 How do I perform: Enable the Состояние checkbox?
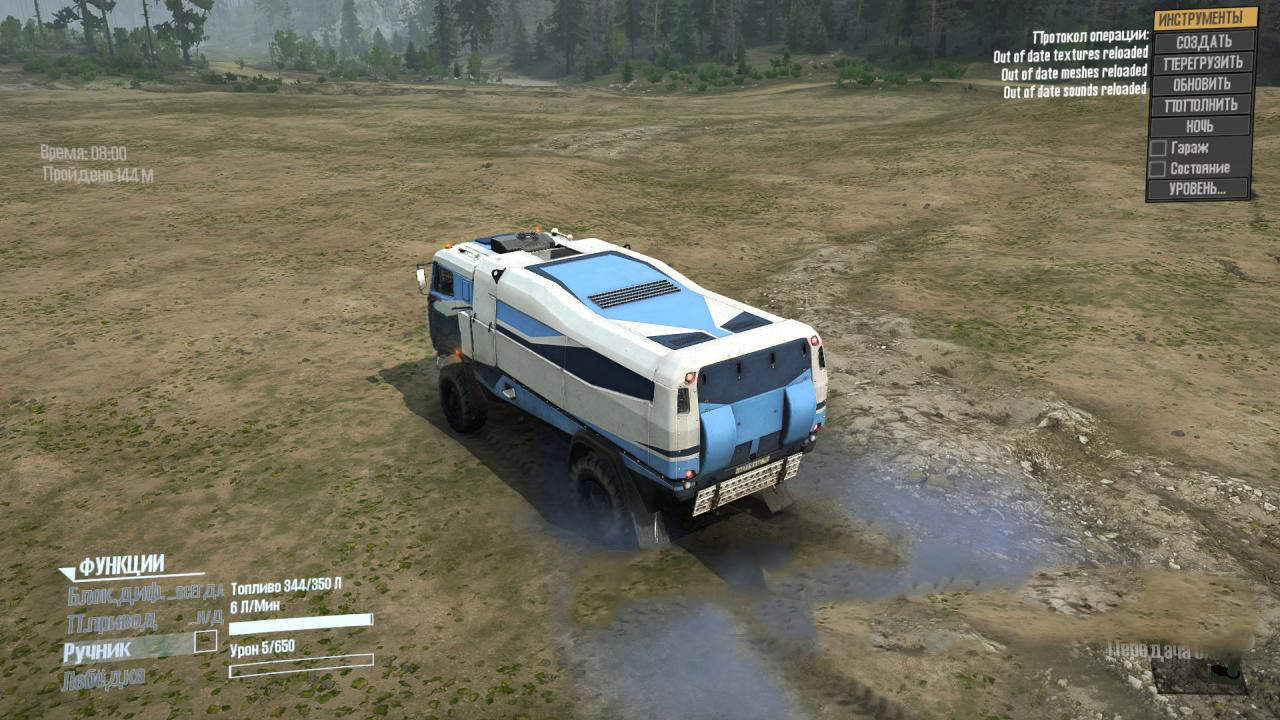pos(1158,169)
